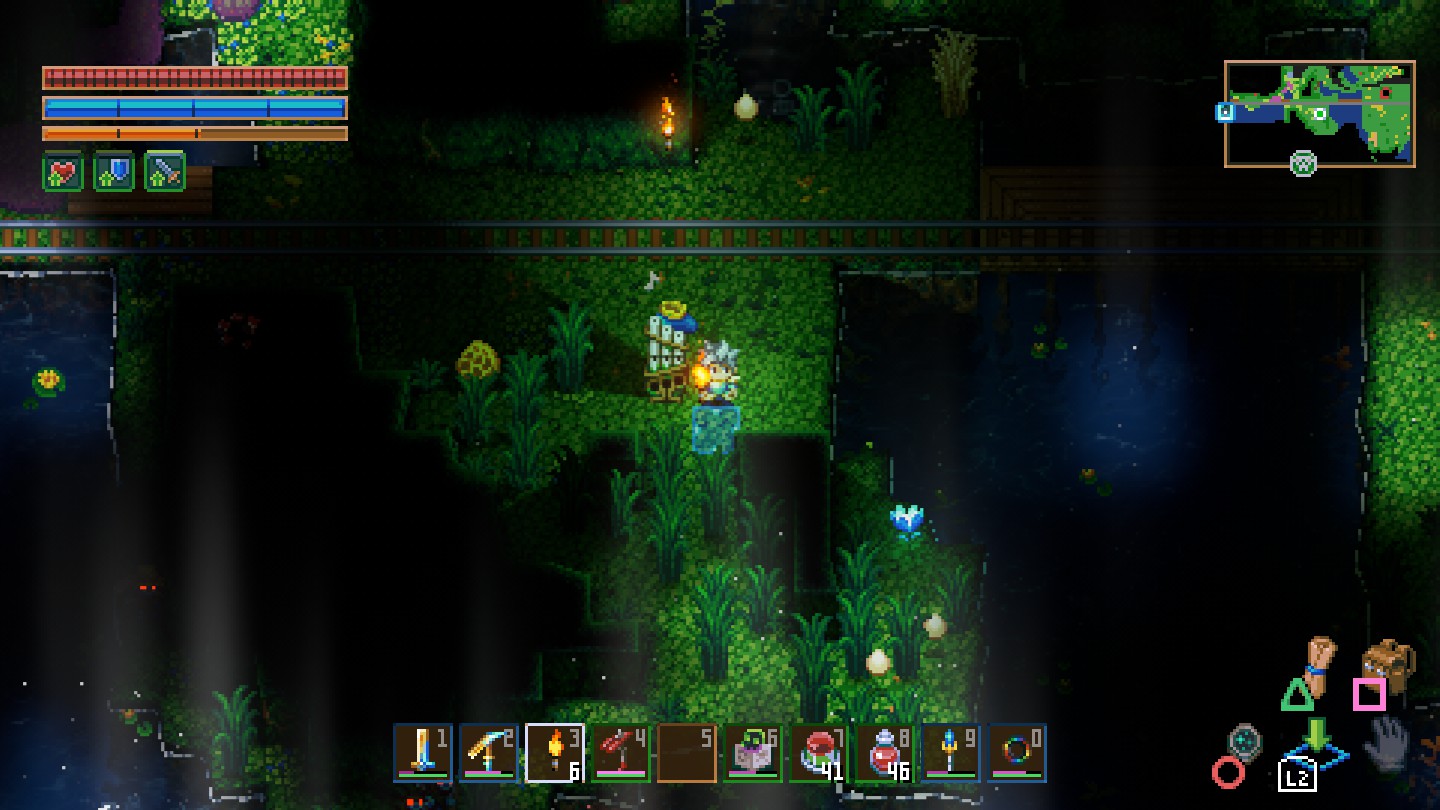Open the minimap
The height and width of the screenshot is (810, 1440).
click(1319, 113)
